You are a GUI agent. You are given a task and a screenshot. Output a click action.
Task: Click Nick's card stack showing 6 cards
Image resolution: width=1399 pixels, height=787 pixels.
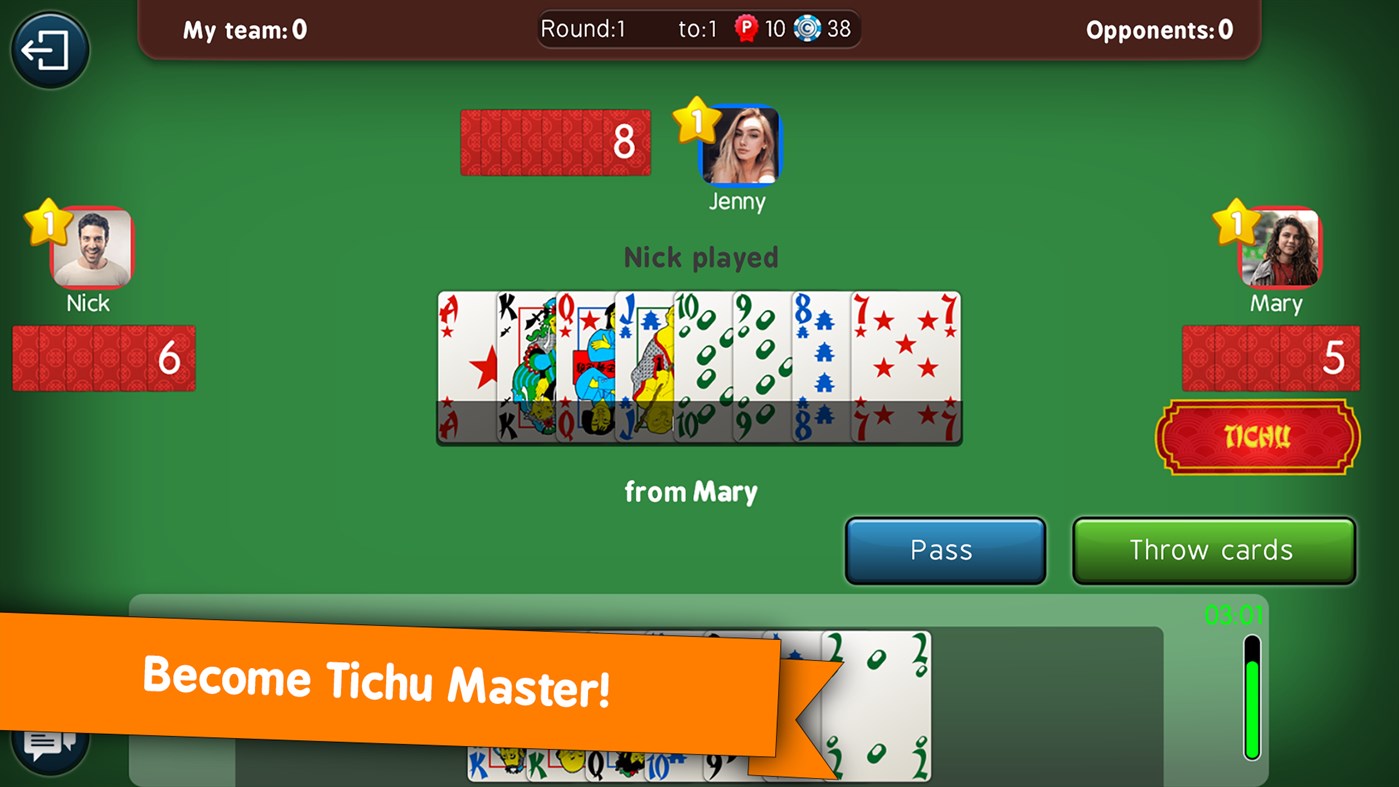click(x=103, y=358)
